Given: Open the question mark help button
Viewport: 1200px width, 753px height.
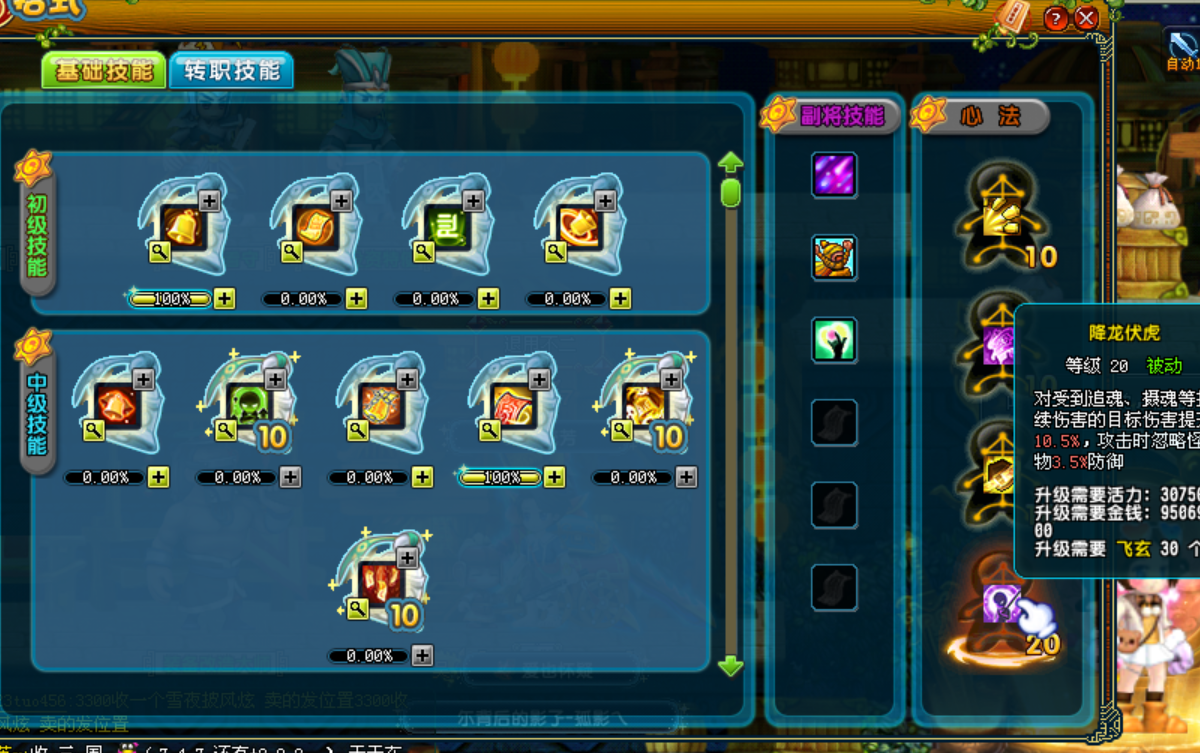Looking at the screenshot, I should tap(1055, 18).
